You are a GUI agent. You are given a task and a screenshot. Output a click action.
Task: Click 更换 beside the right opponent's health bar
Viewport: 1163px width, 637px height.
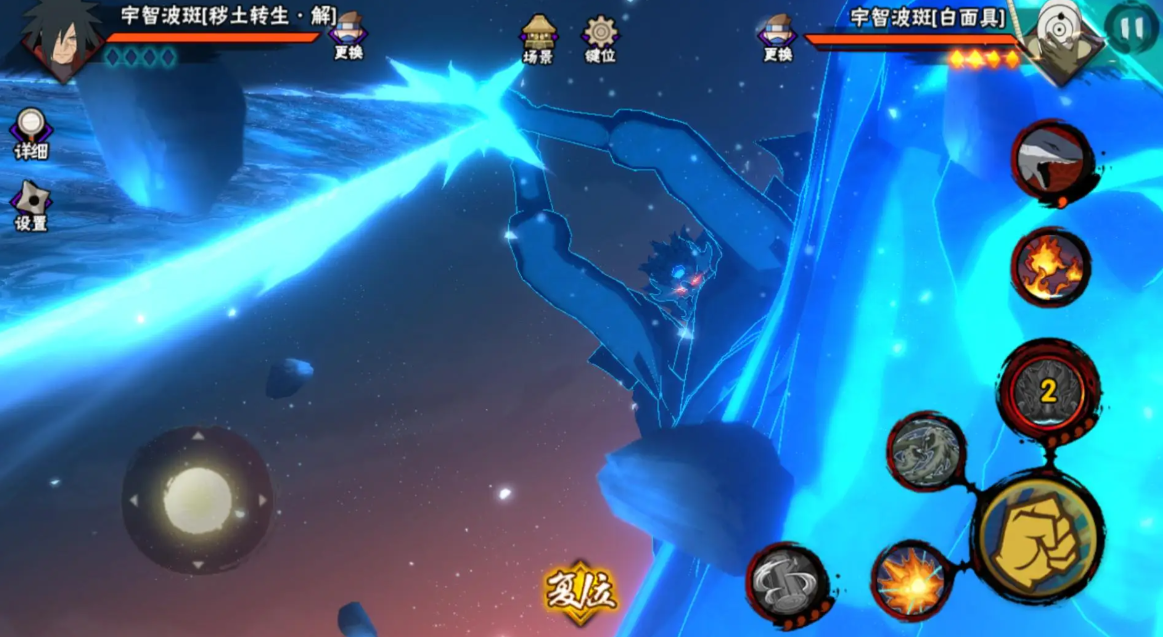point(777,37)
